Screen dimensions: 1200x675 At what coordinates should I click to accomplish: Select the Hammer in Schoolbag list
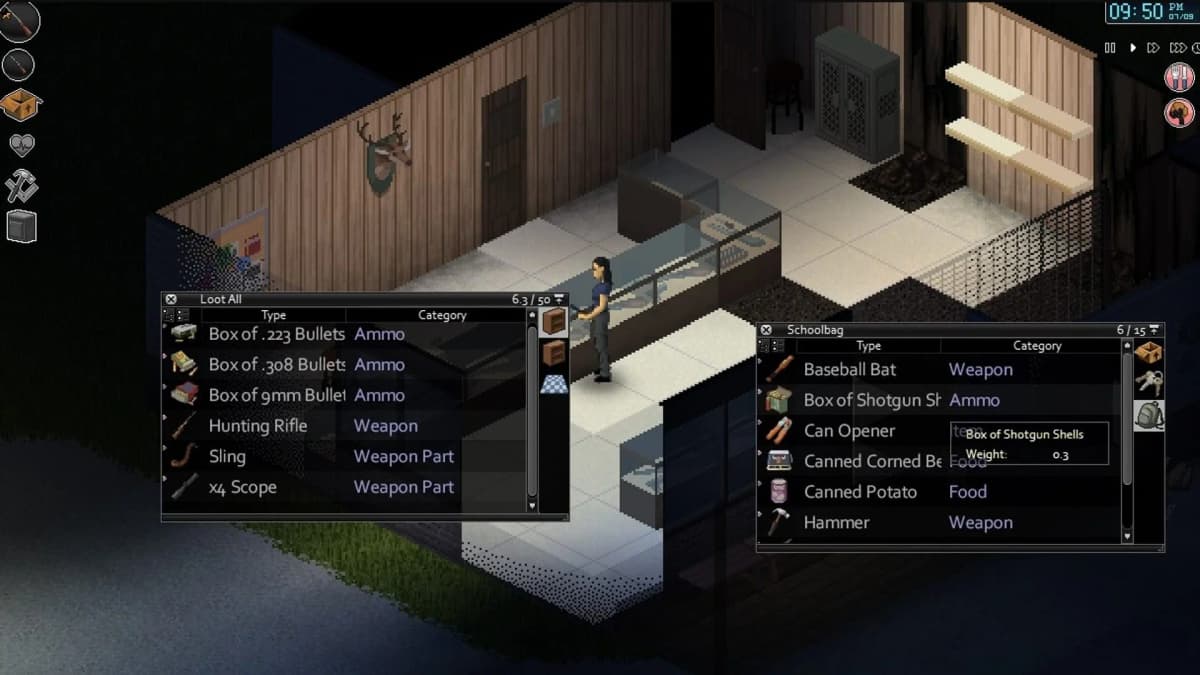click(x=836, y=523)
